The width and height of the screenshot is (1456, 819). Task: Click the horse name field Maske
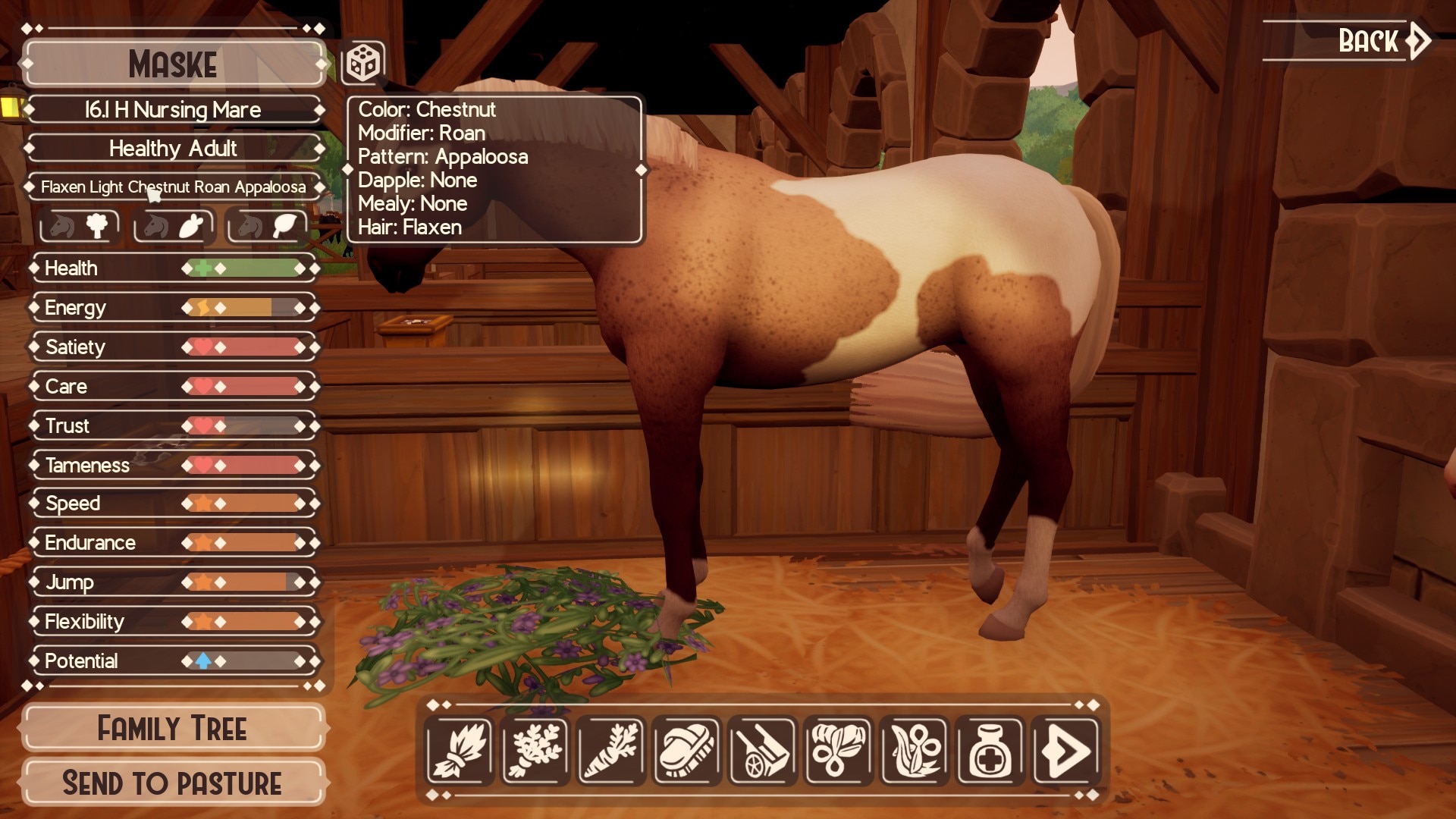(173, 64)
